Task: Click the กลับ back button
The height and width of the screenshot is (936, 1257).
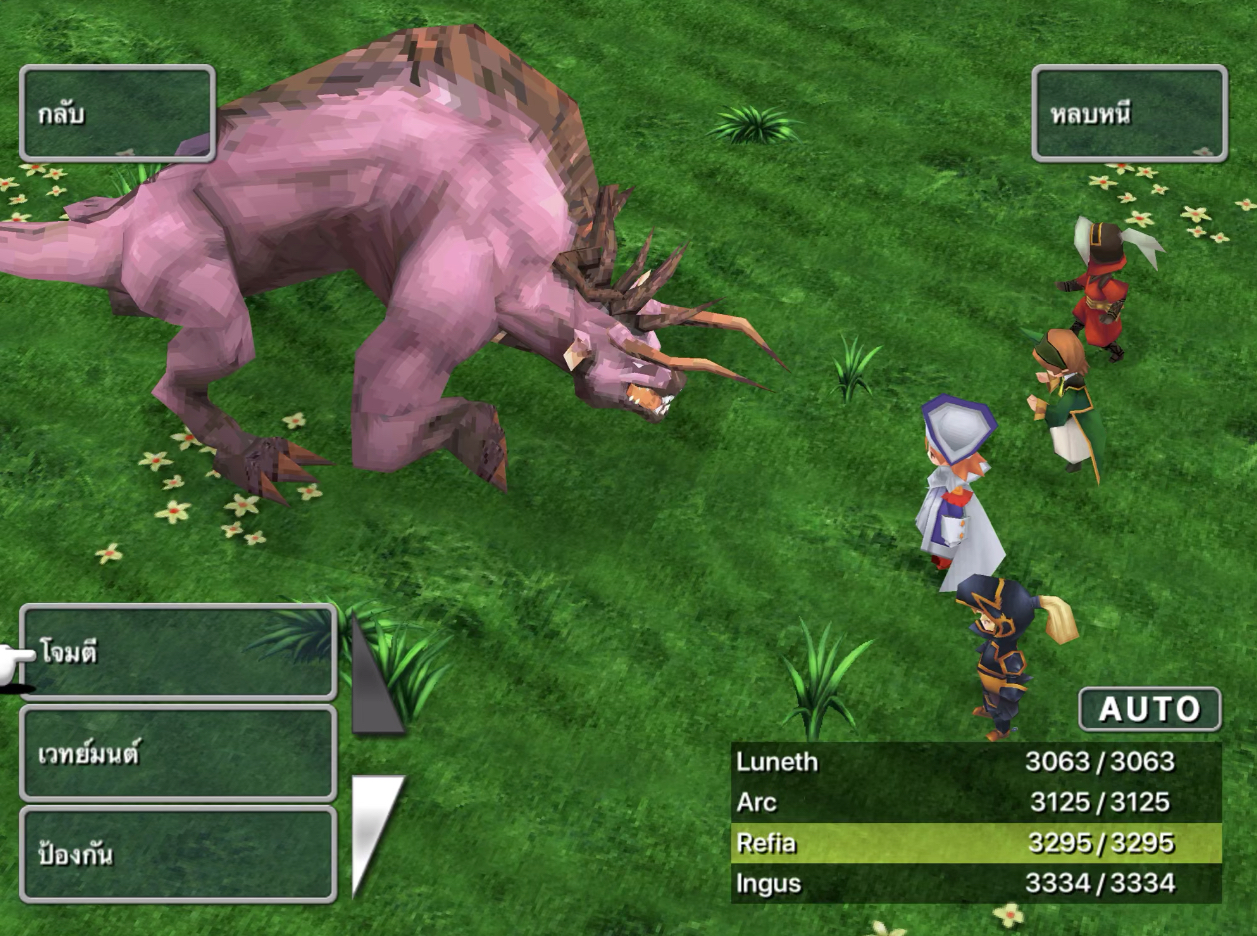Action: pos(117,113)
